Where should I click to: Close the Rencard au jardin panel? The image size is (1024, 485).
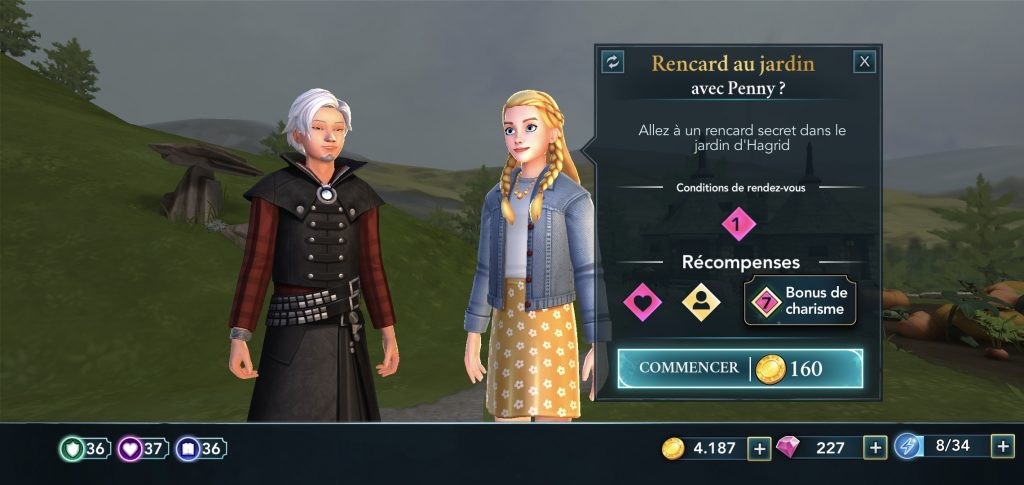point(865,62)
